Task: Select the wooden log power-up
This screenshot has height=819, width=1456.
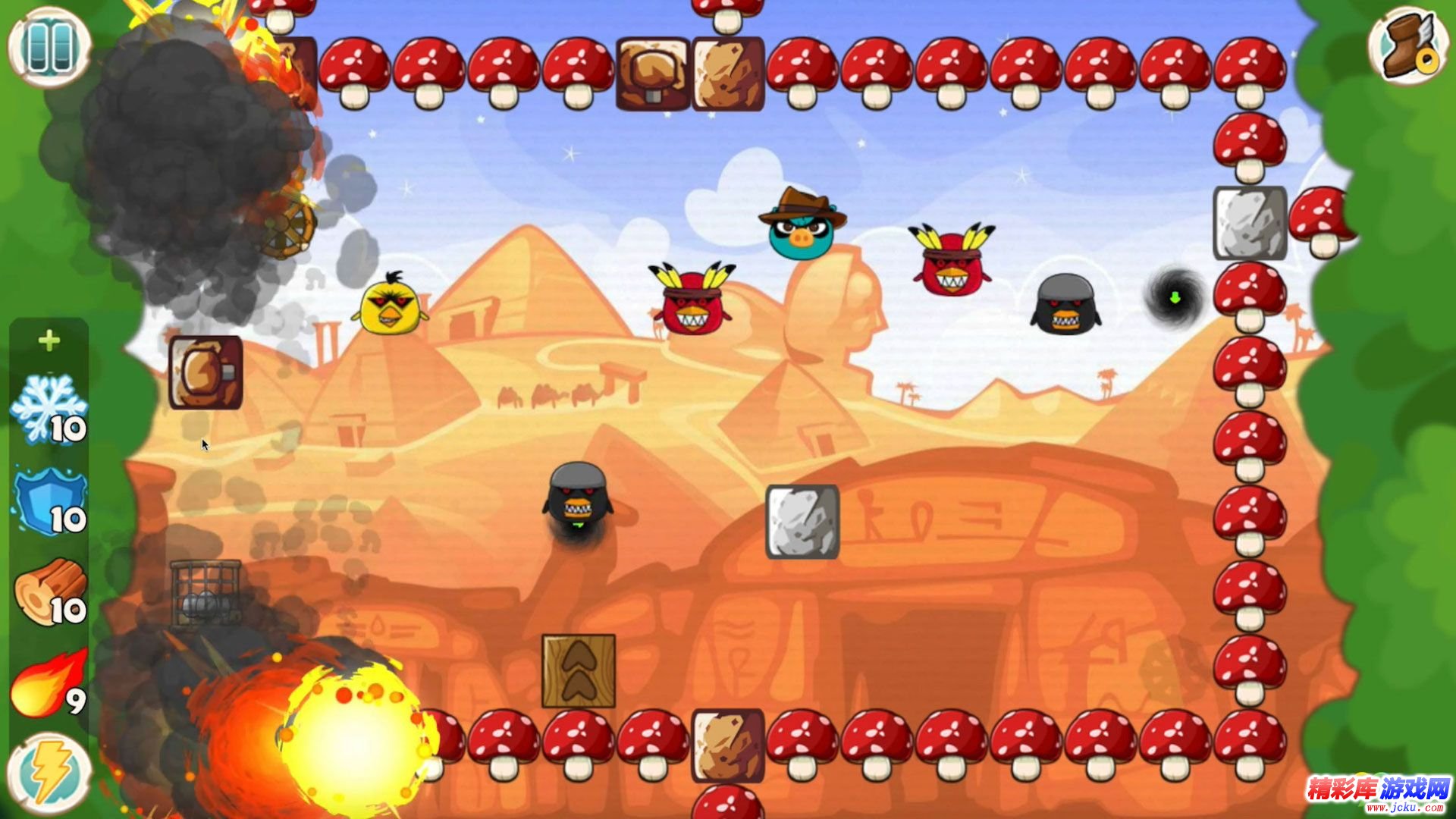Action: coord(50,592)
